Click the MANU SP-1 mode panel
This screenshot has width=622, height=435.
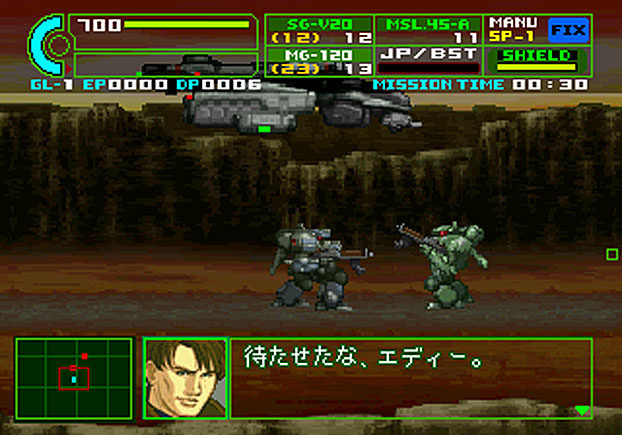pos(513,29)
